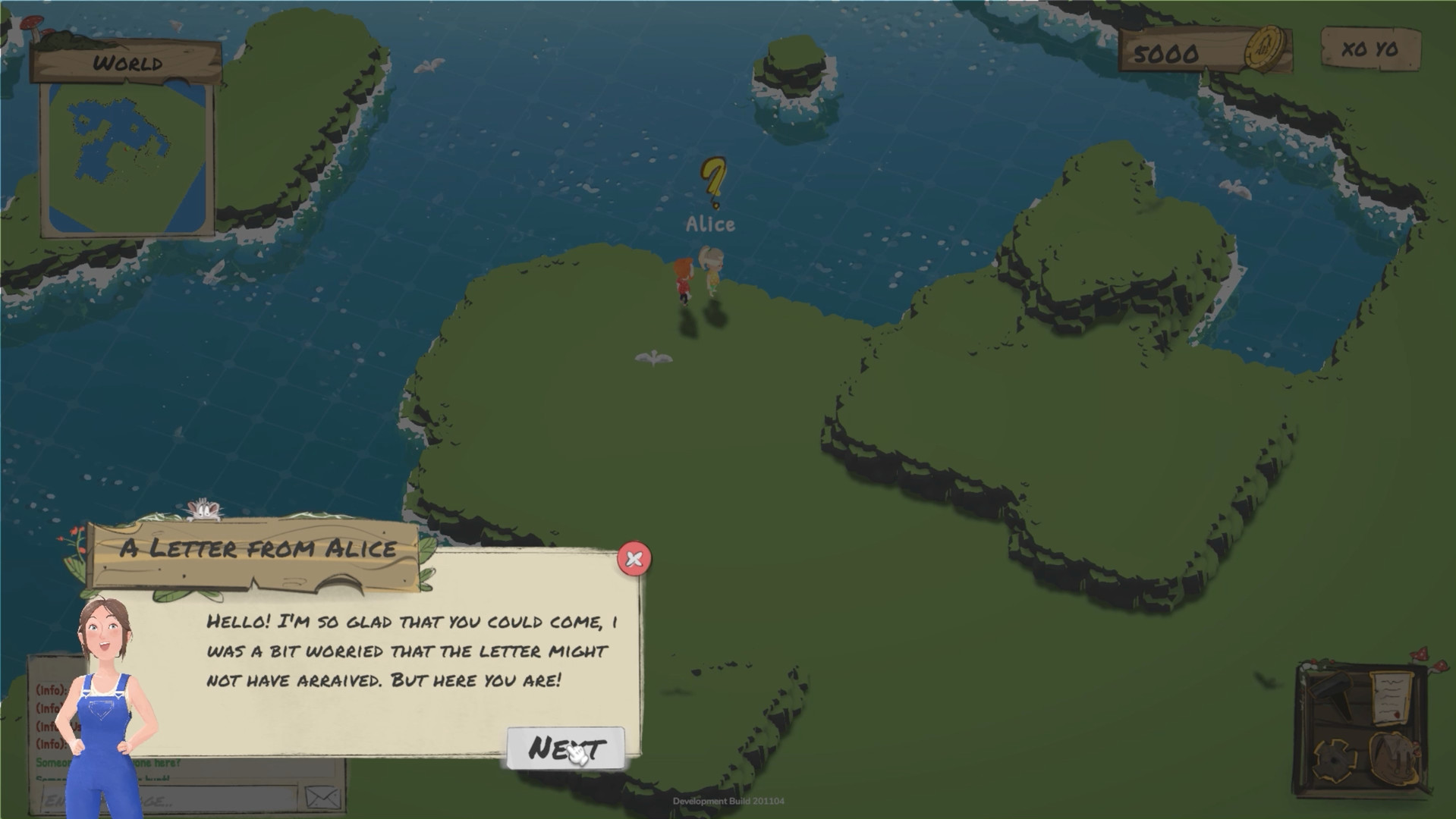Click the Development Build 201104 label
The width and height of the screenshot is (1456, 819).
click(728, 802)
